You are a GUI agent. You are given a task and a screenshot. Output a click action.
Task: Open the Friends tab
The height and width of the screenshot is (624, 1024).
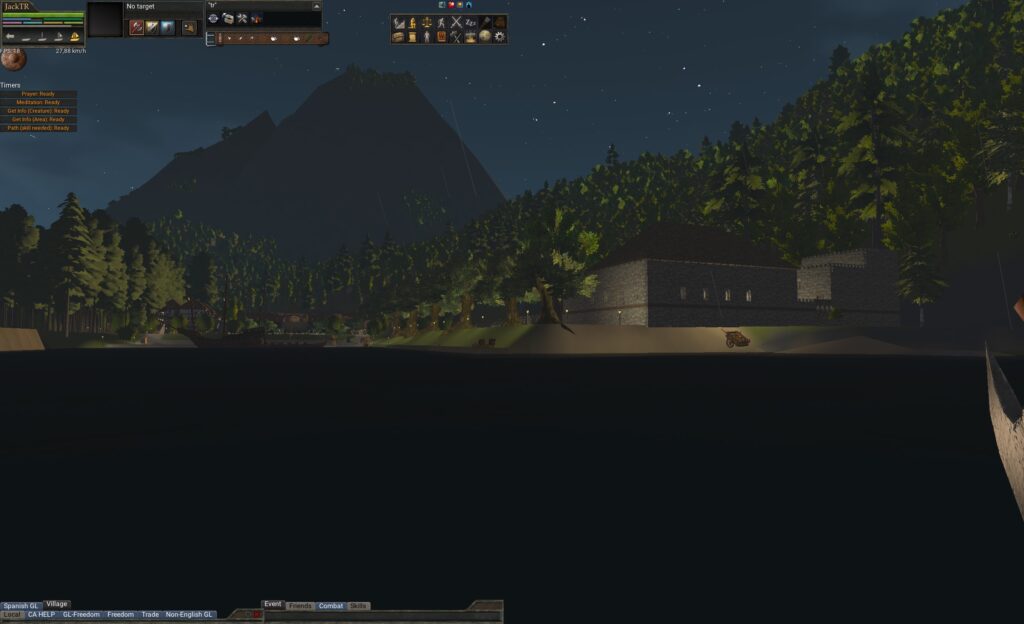(300, 606)
